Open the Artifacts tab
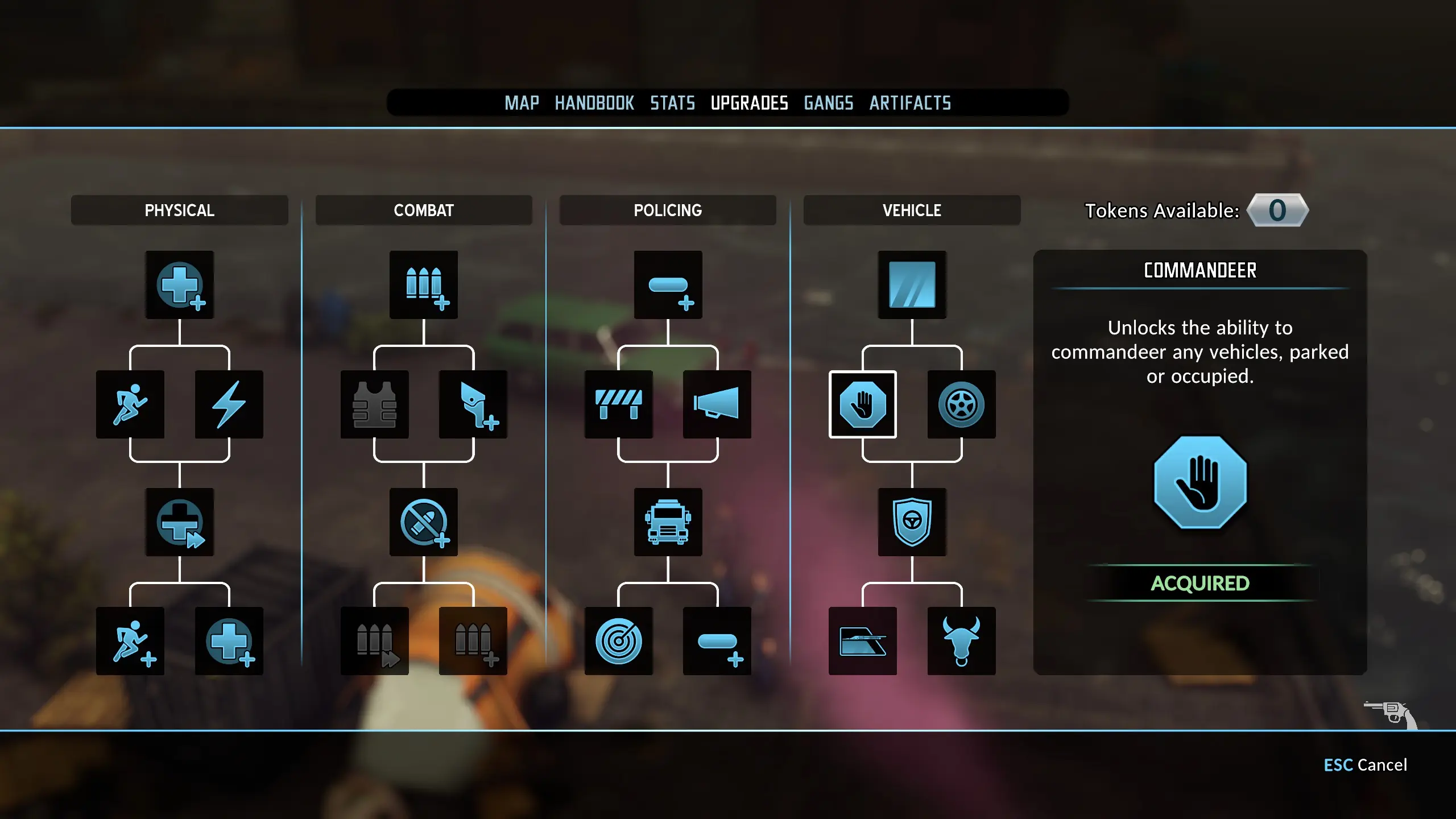Viewport: 1456px width, 819px height. pos(910,103)
